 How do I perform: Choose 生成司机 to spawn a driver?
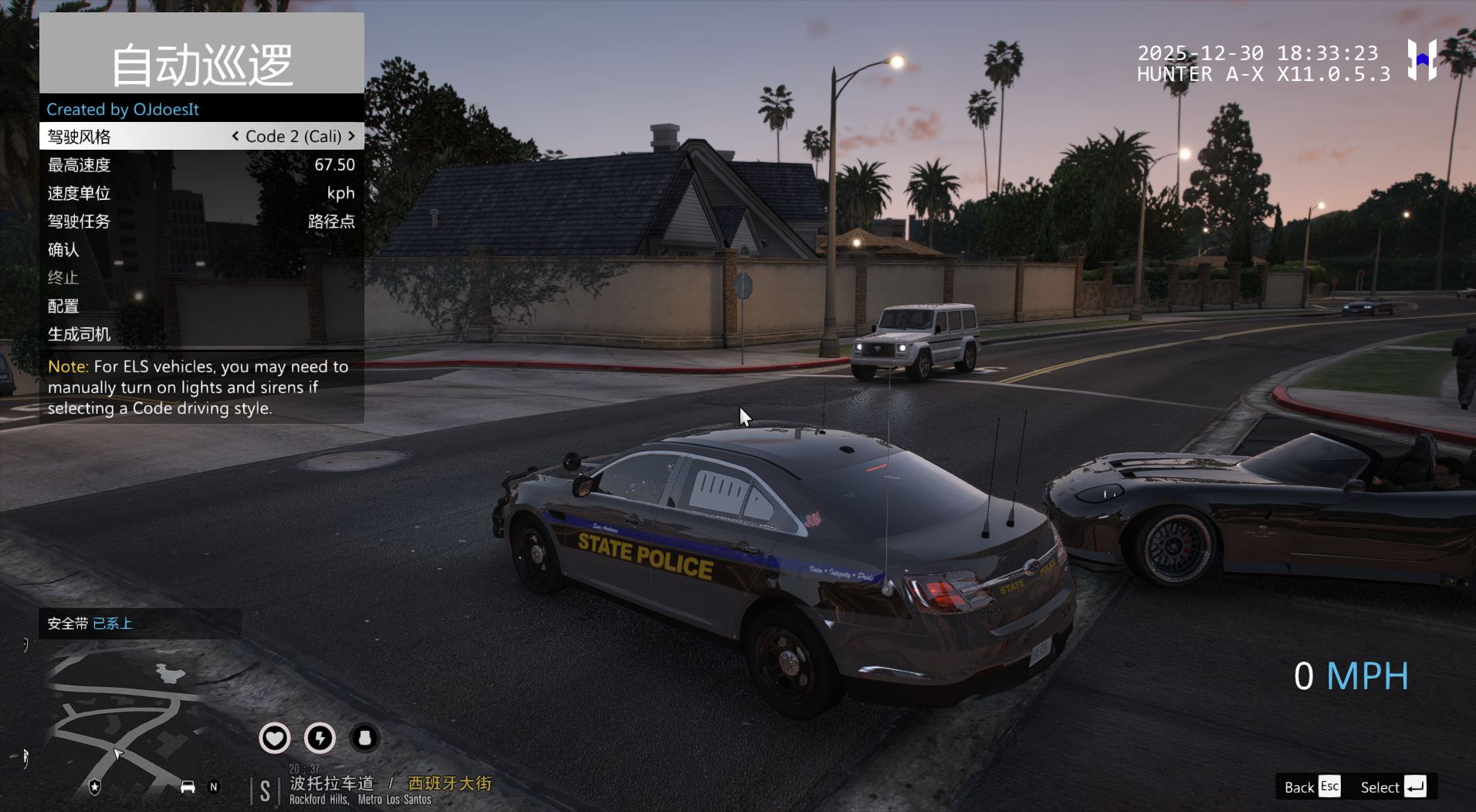click(201, 334)
